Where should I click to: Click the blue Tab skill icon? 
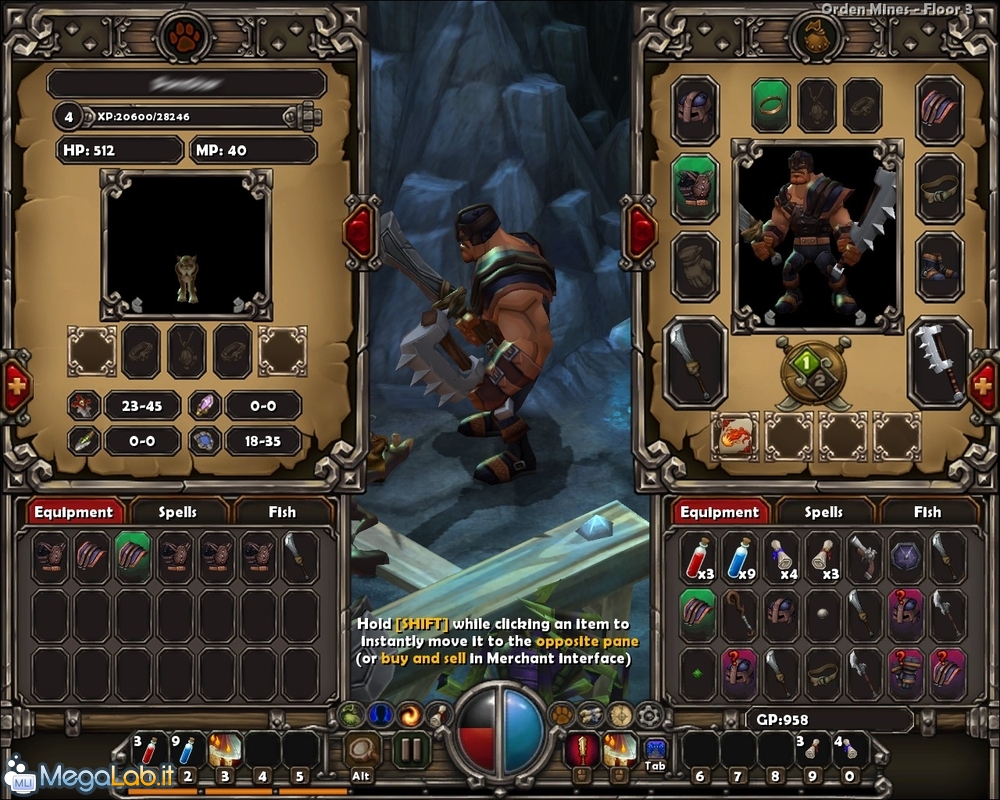[x=655, y=749]
